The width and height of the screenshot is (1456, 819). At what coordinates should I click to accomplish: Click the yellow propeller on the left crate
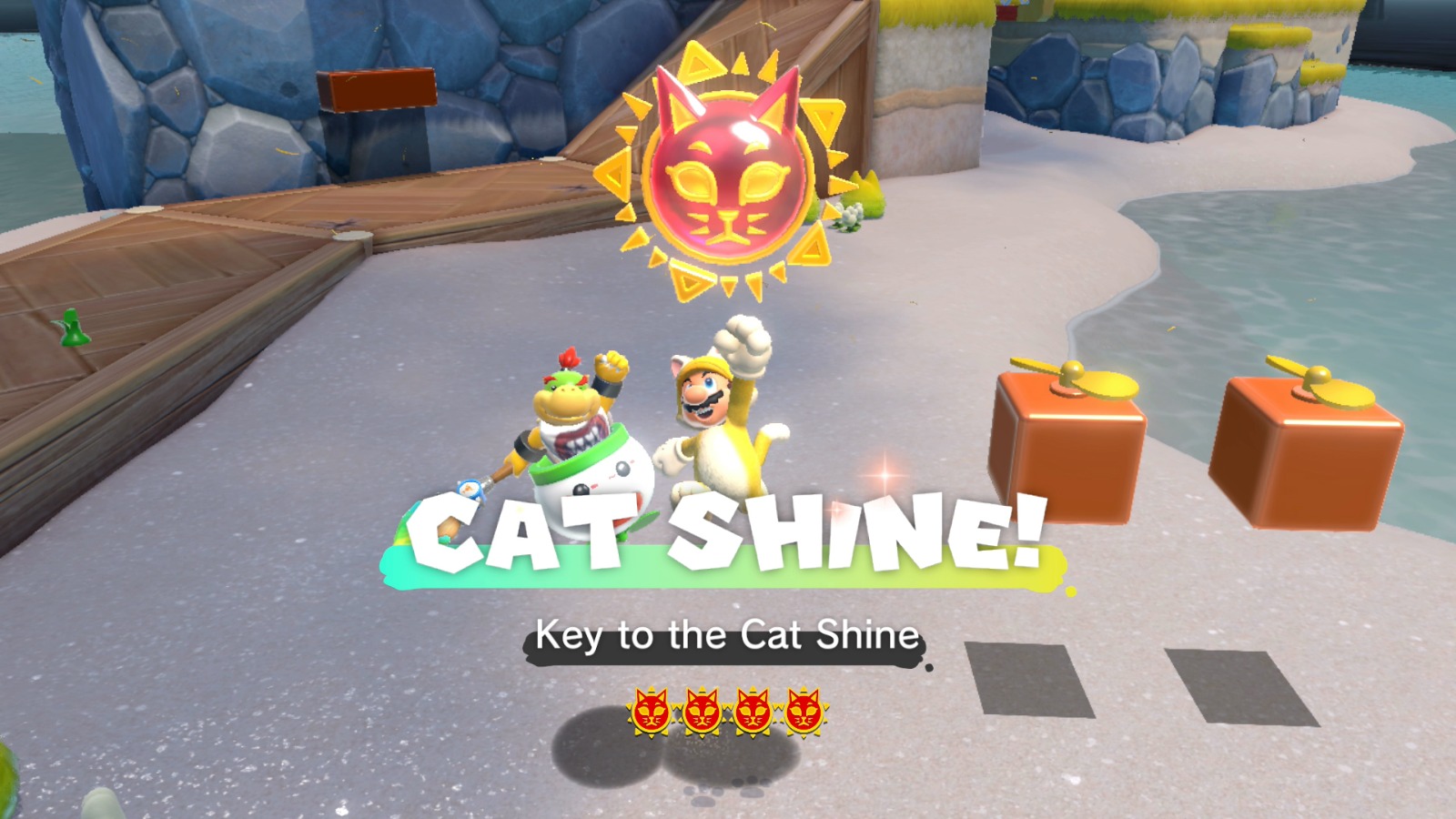coord(1074,378)
